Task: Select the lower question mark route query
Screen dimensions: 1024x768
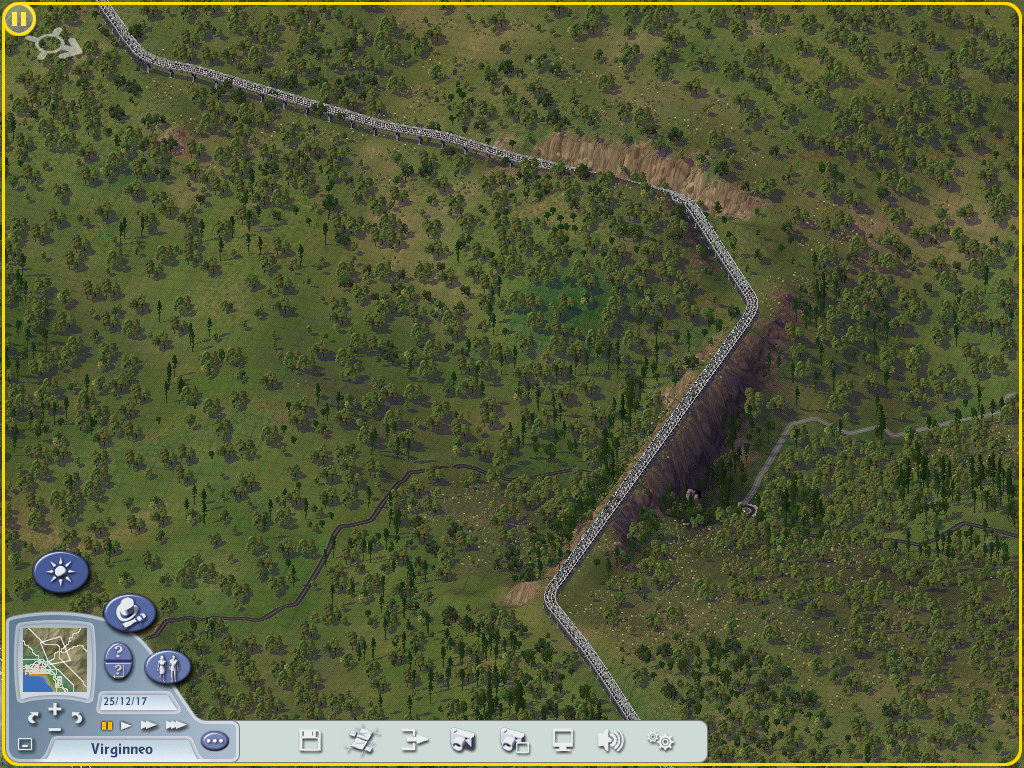Action: tap(119, 670)
